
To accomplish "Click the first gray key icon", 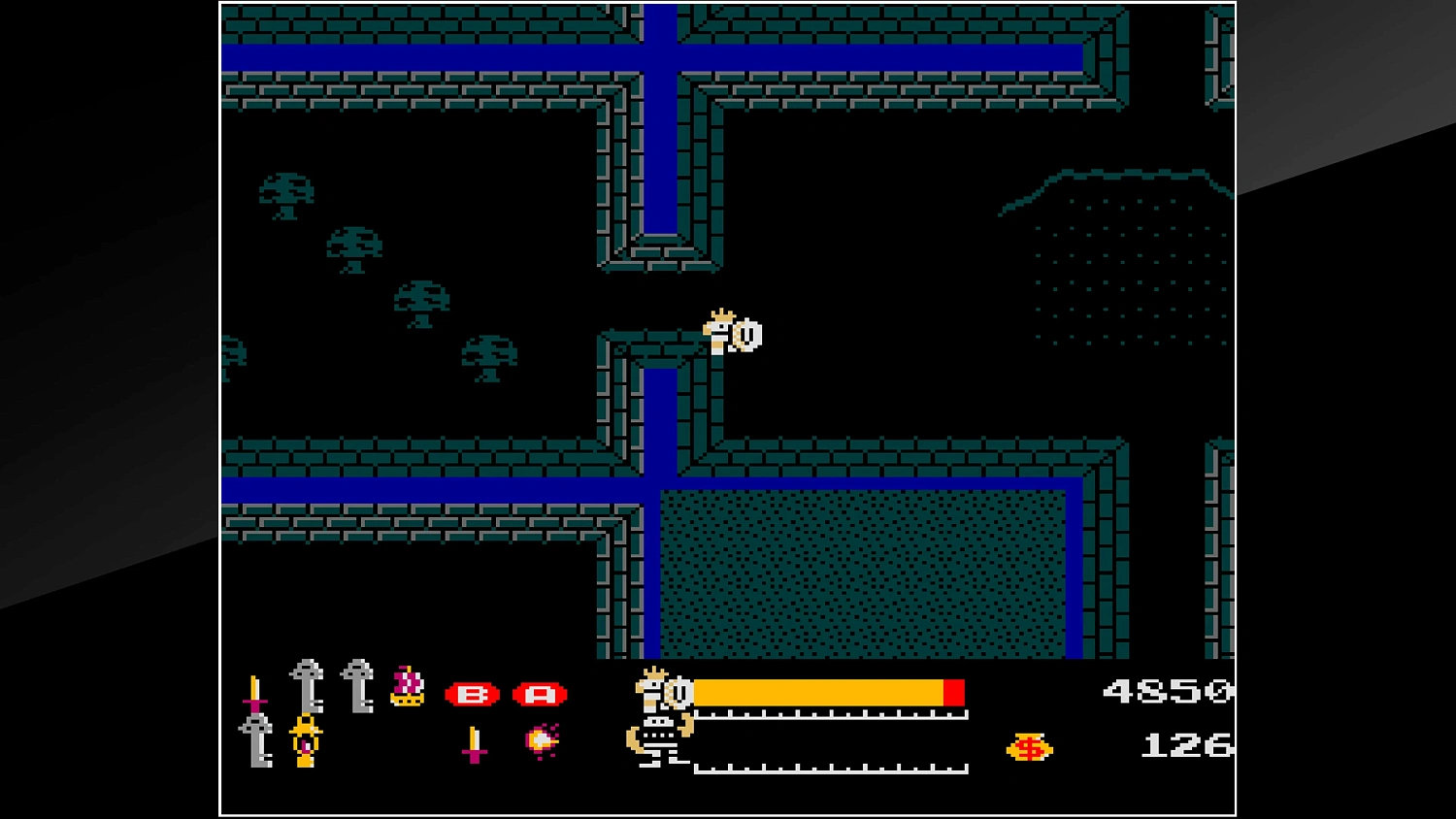I will (306, 684).
